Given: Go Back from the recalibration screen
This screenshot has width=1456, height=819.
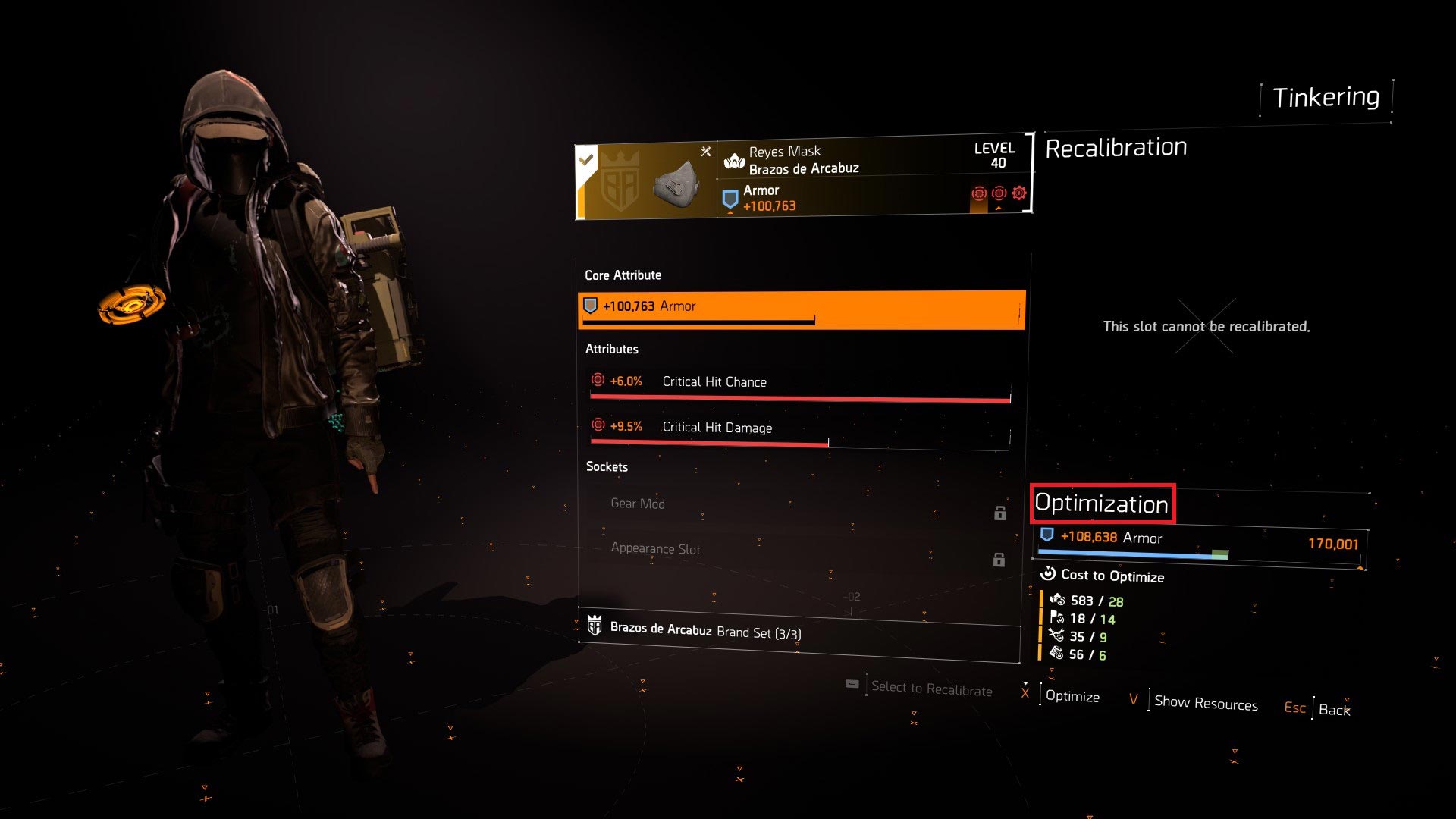Looking at the screenshot, I should pyautogui.click(x=1334, y=710).
